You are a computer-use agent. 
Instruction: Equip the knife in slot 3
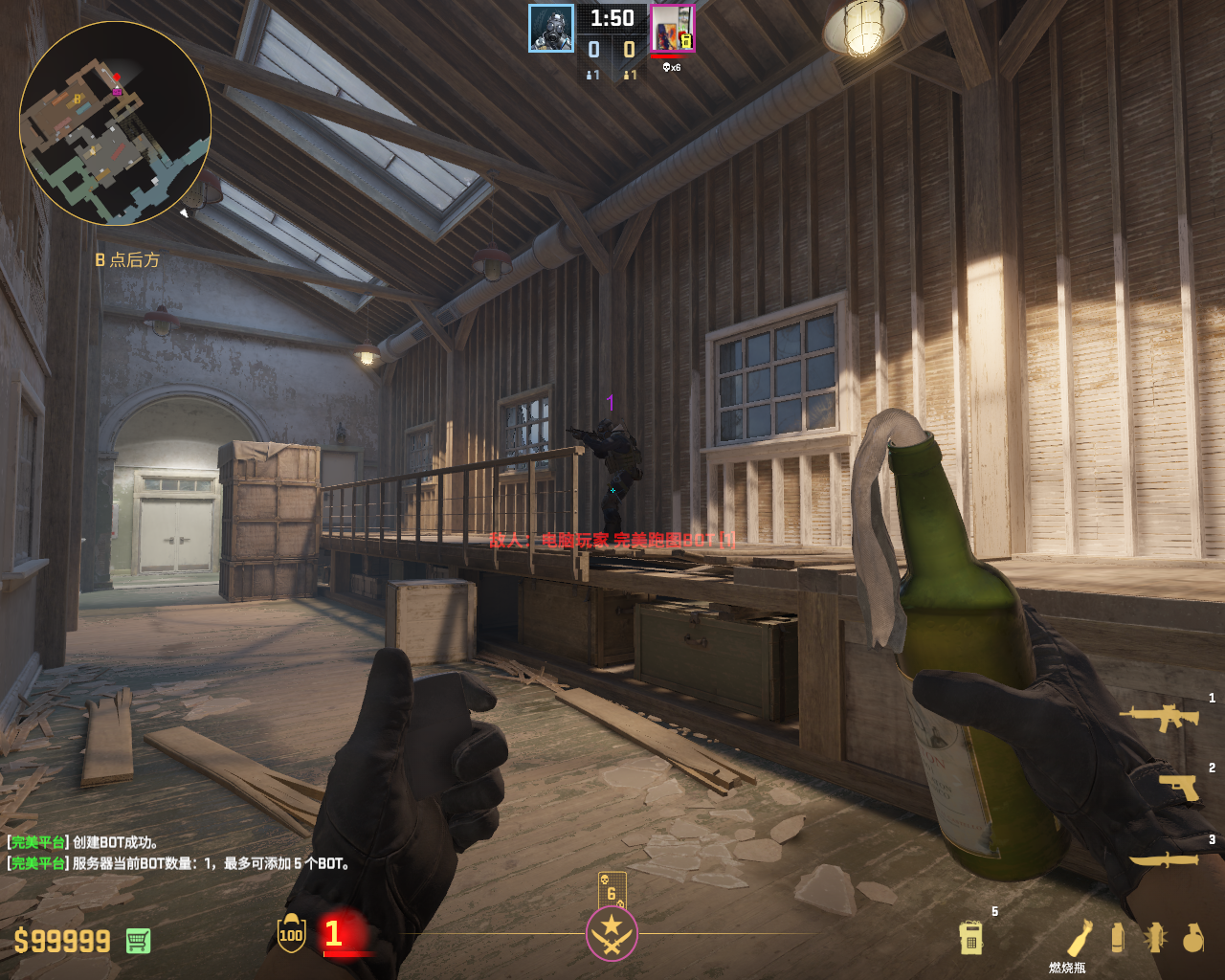(1164, 858)
